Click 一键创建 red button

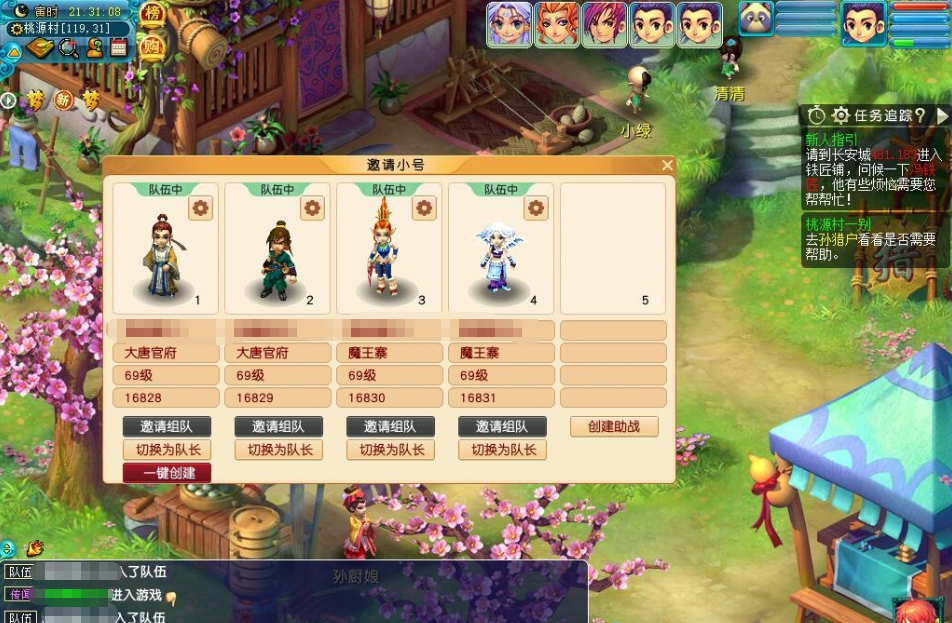tap(167, 473)
